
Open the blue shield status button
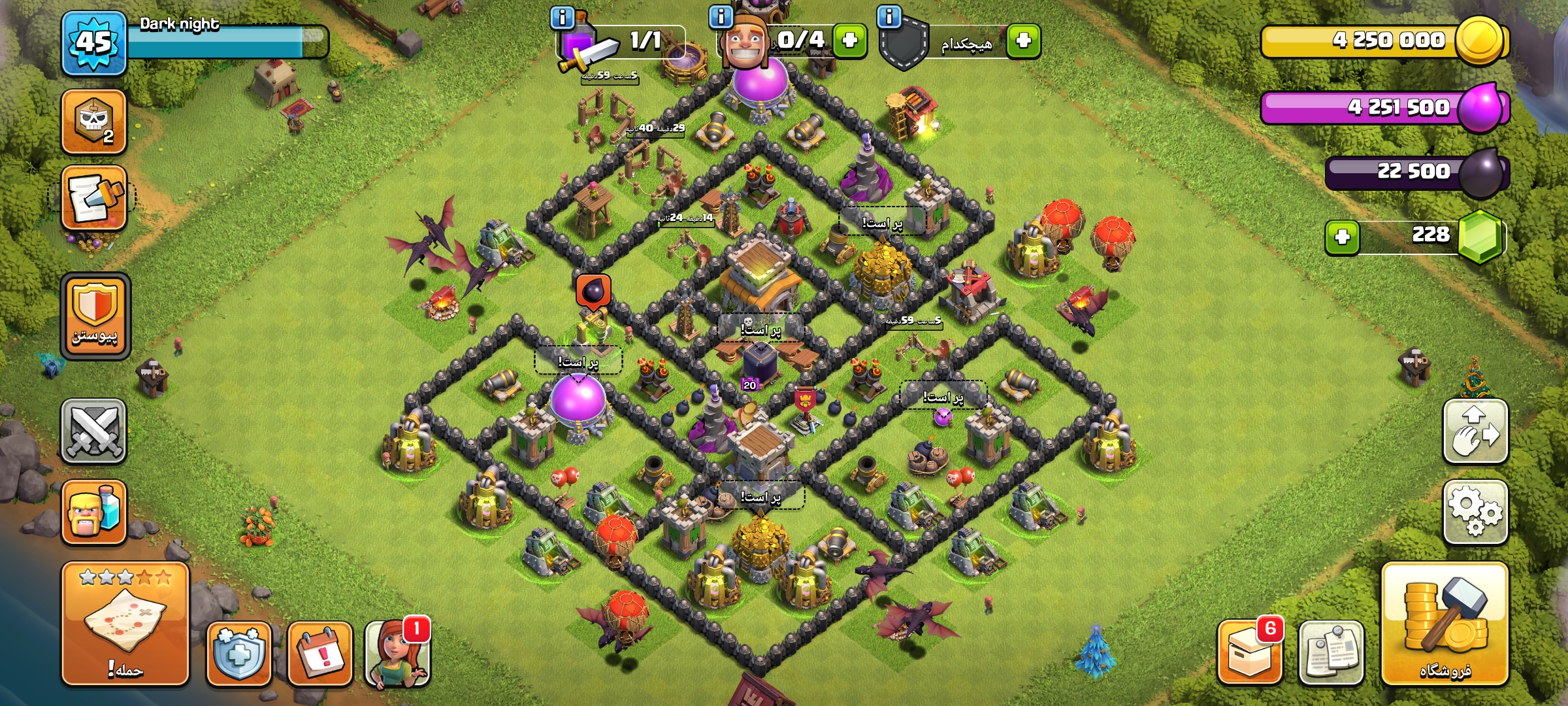(x=239, y=653)
